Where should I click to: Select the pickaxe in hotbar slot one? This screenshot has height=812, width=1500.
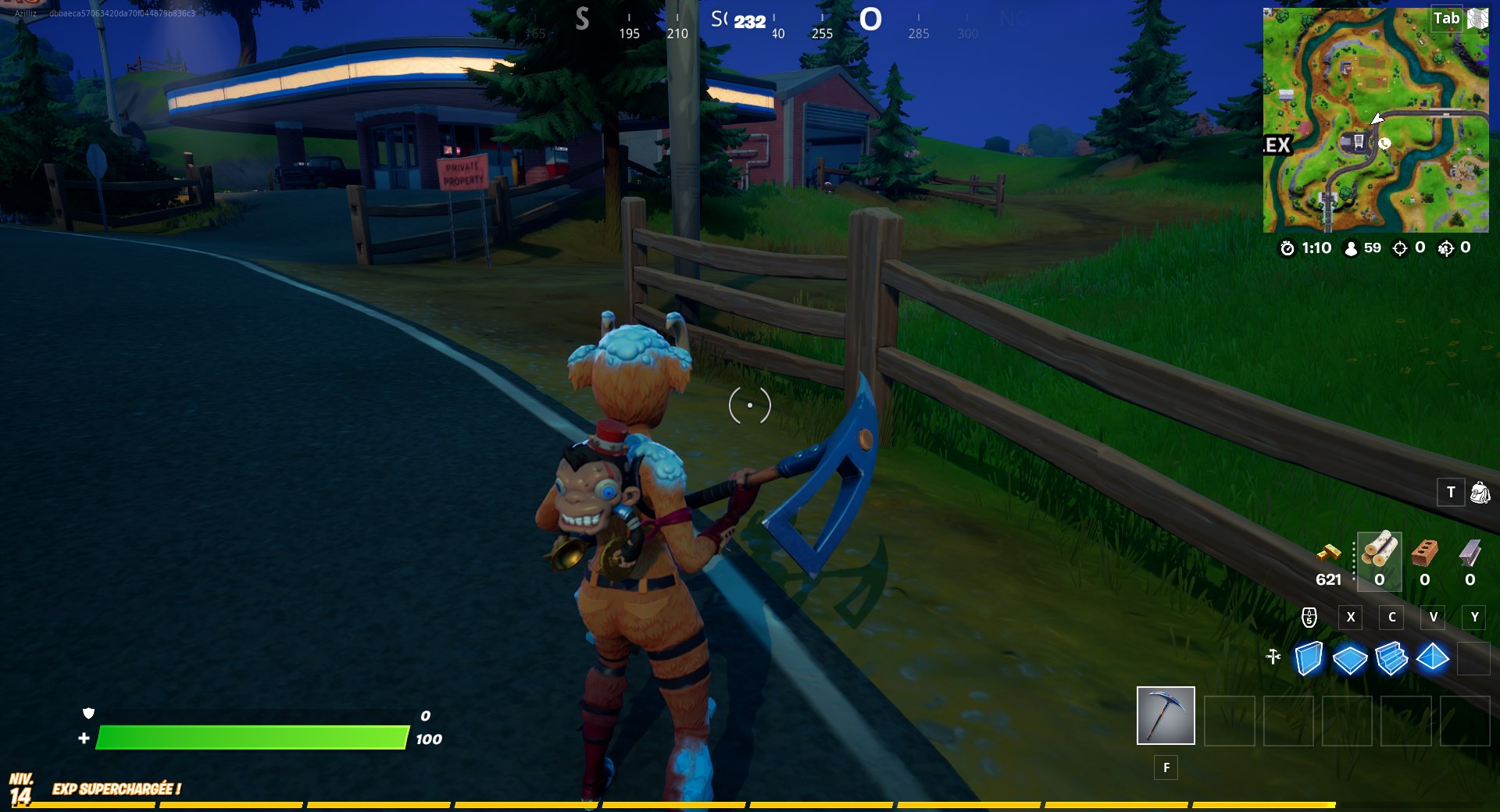(x=1165, y=715)
